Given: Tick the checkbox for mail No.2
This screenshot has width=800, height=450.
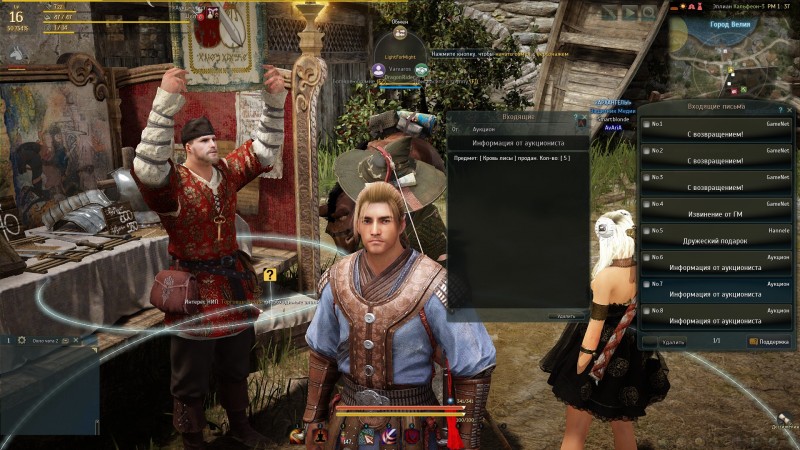Looking at the screenshot, I should coord(645,151).
